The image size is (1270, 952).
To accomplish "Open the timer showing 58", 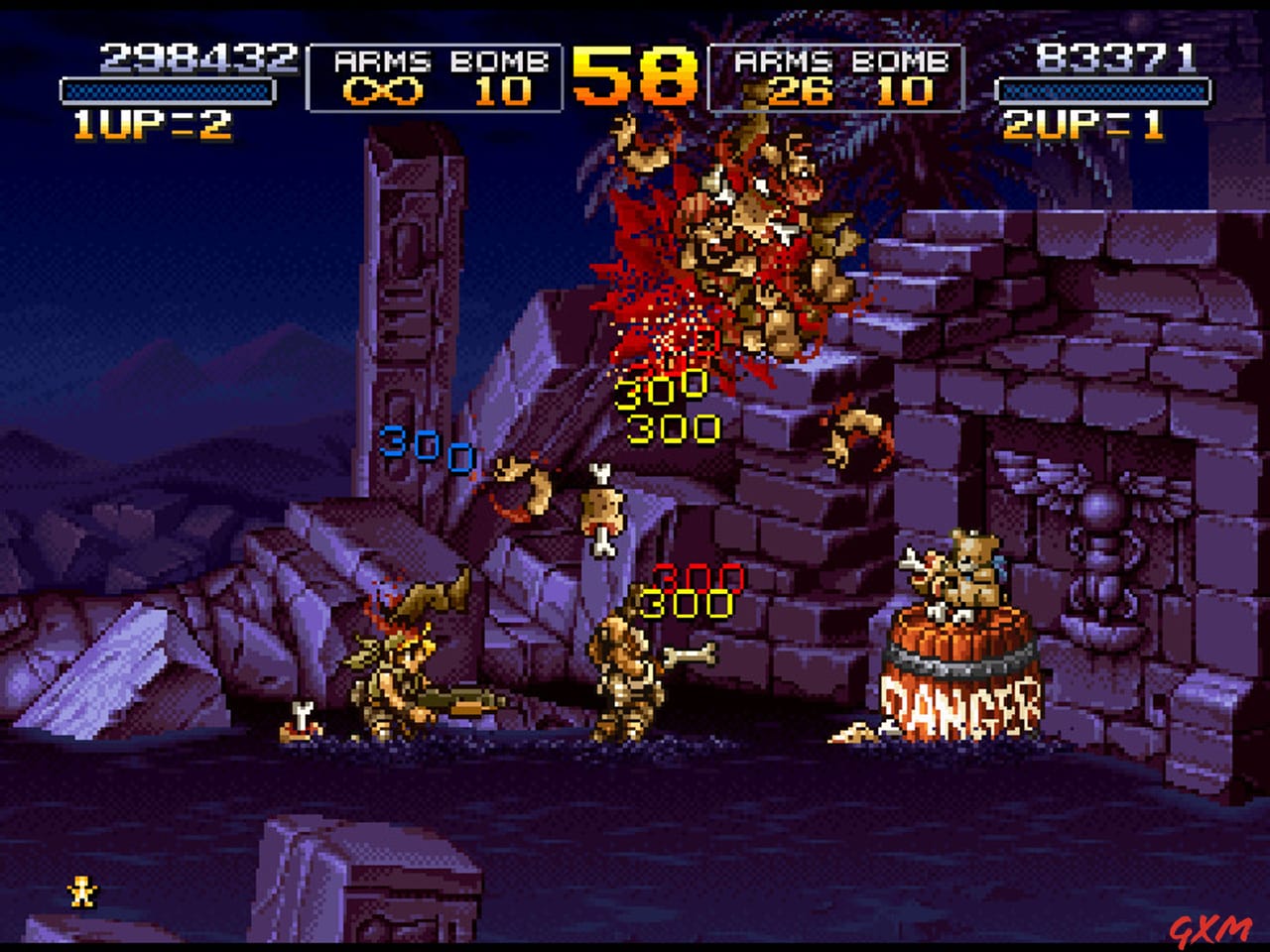I will click(635, 74).
